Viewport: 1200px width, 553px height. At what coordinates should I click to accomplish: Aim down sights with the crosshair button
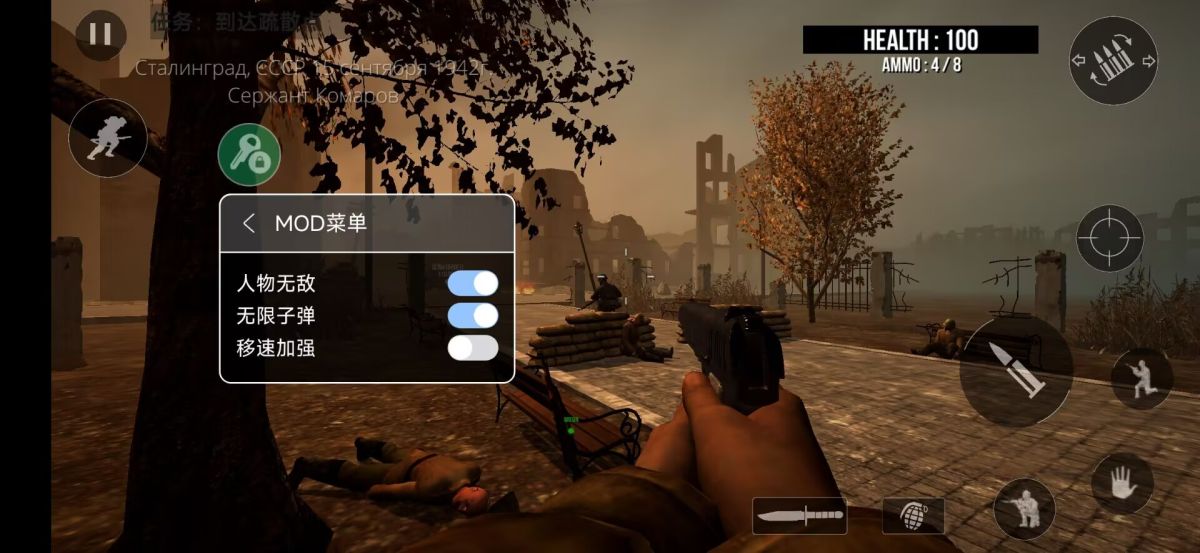point(1109,238)
